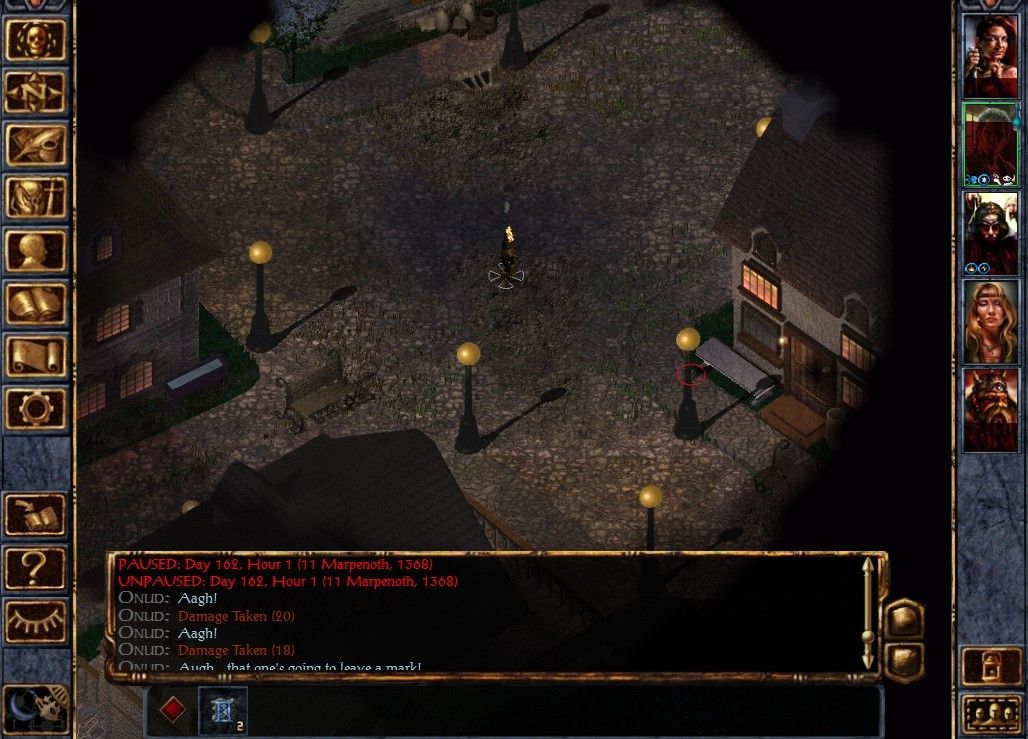Select the green-highlighted party portrait

[990, 144]
